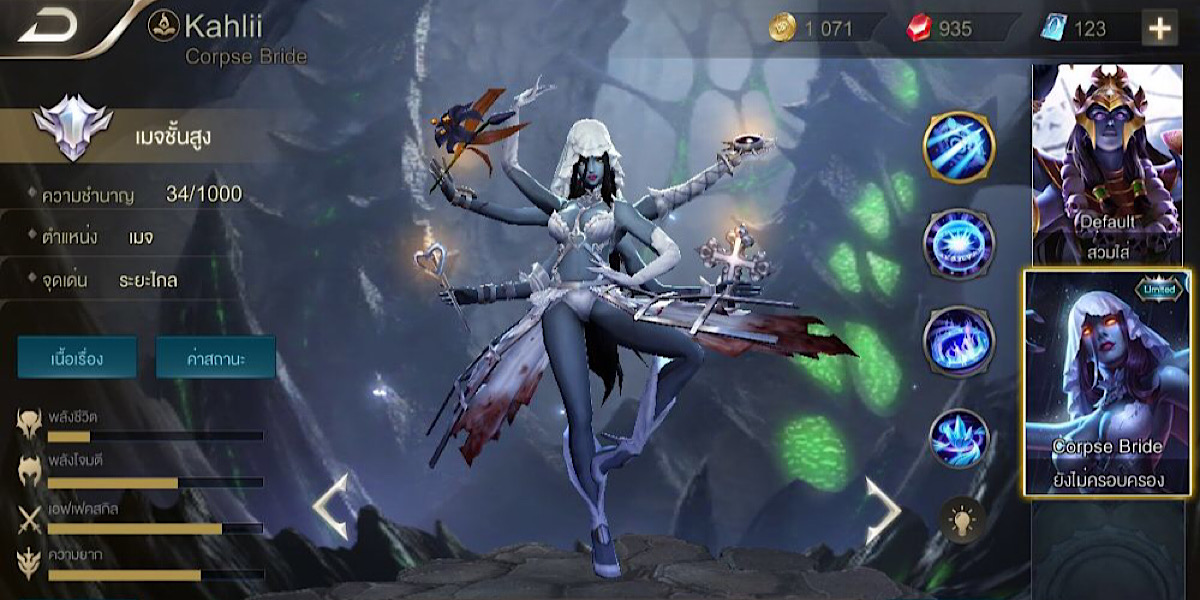Select the Default skin thumbnail

[x=1107, y=163]
